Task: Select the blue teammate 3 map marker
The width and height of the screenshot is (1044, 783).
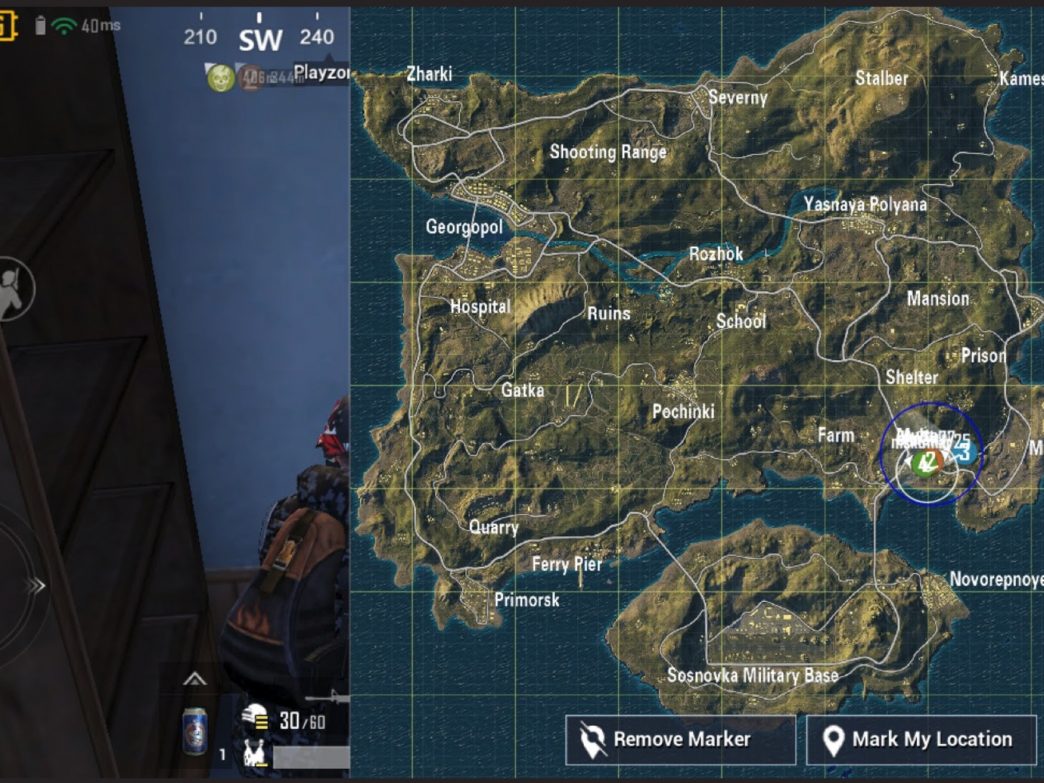Action: pos(964,450)
